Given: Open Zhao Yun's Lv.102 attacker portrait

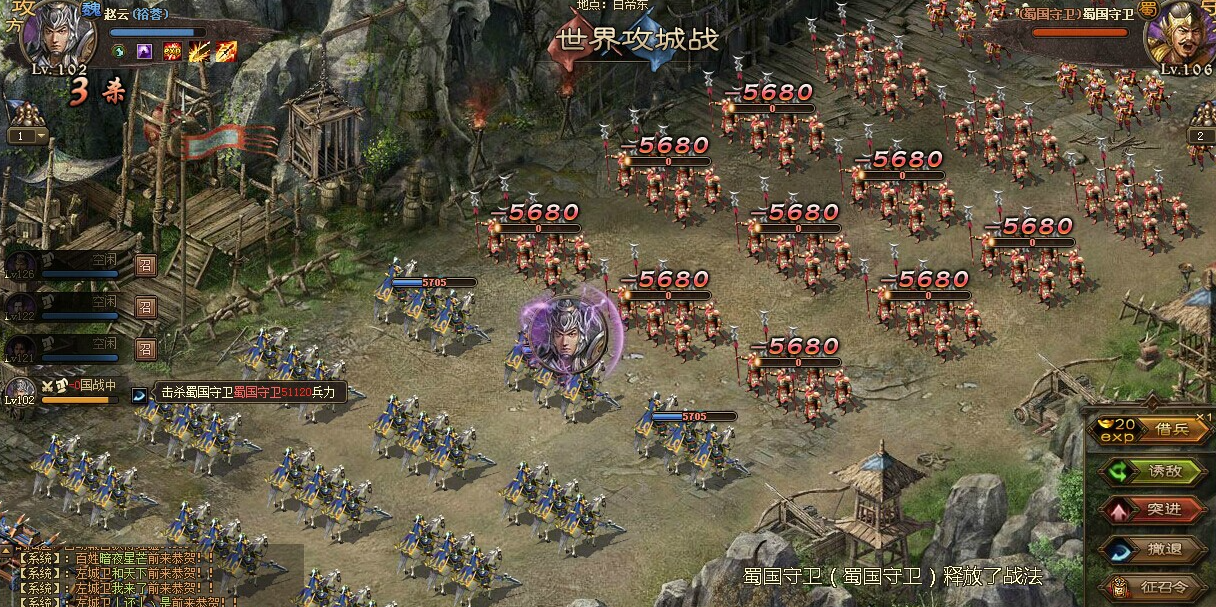Looking at the screenshot, I should (x=56, y=36).
